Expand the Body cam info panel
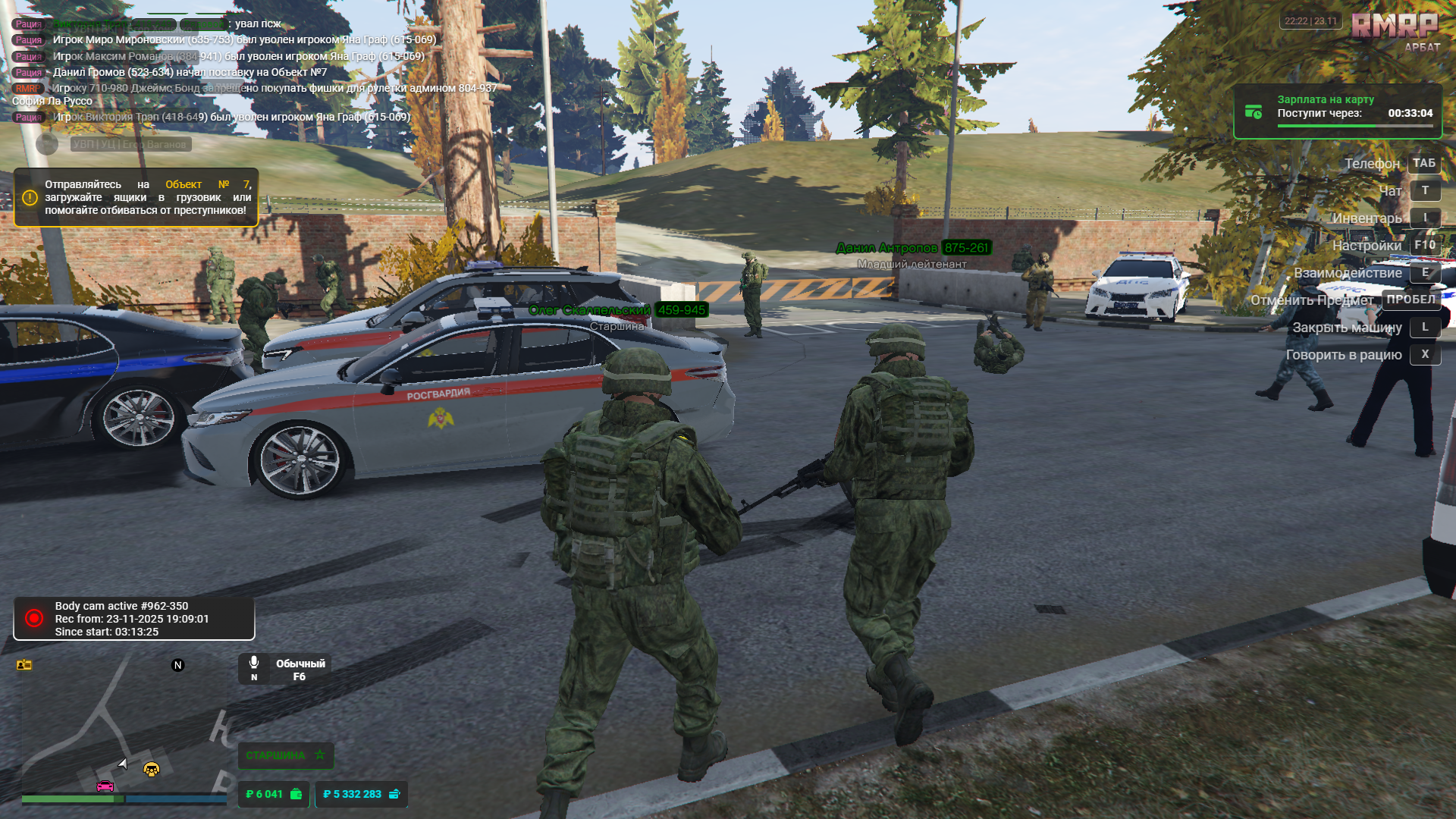Viewport: 1456px width, 819px height. 133,618
